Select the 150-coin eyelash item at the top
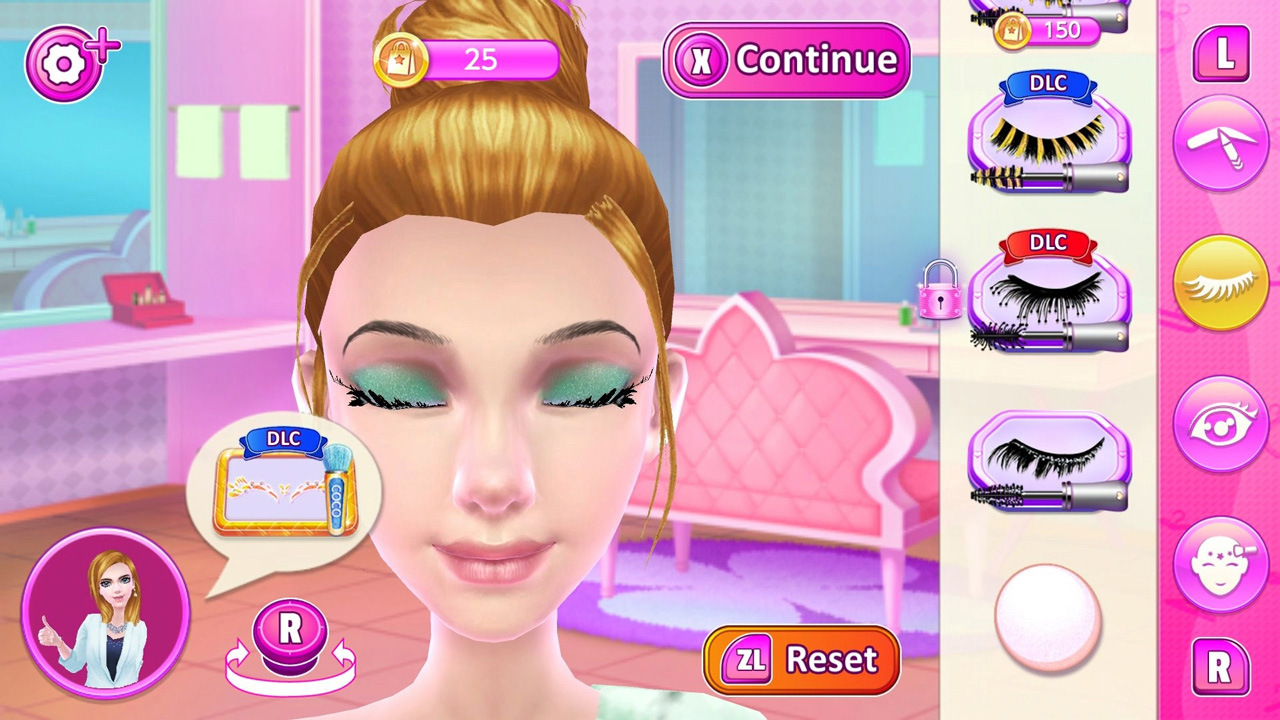The image size is (1280, 720). pos(1048,20)
